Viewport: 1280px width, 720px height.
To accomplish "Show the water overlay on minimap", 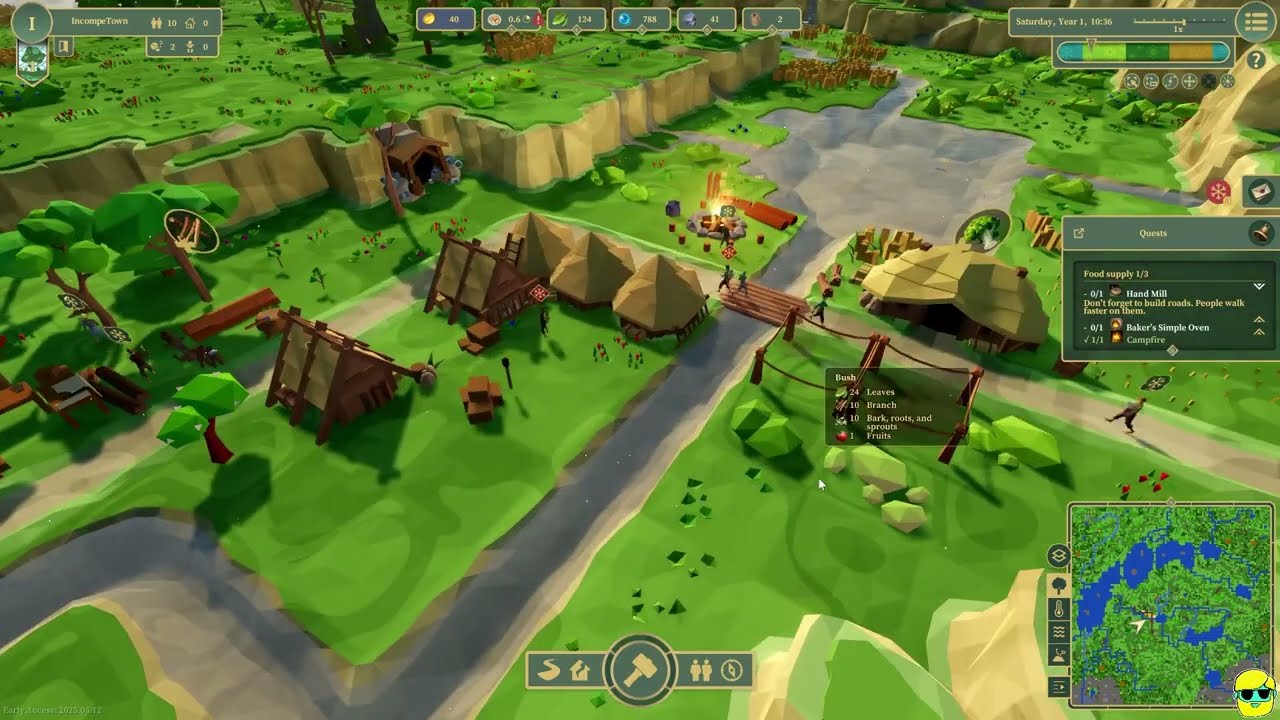I will coord(1059,633).
